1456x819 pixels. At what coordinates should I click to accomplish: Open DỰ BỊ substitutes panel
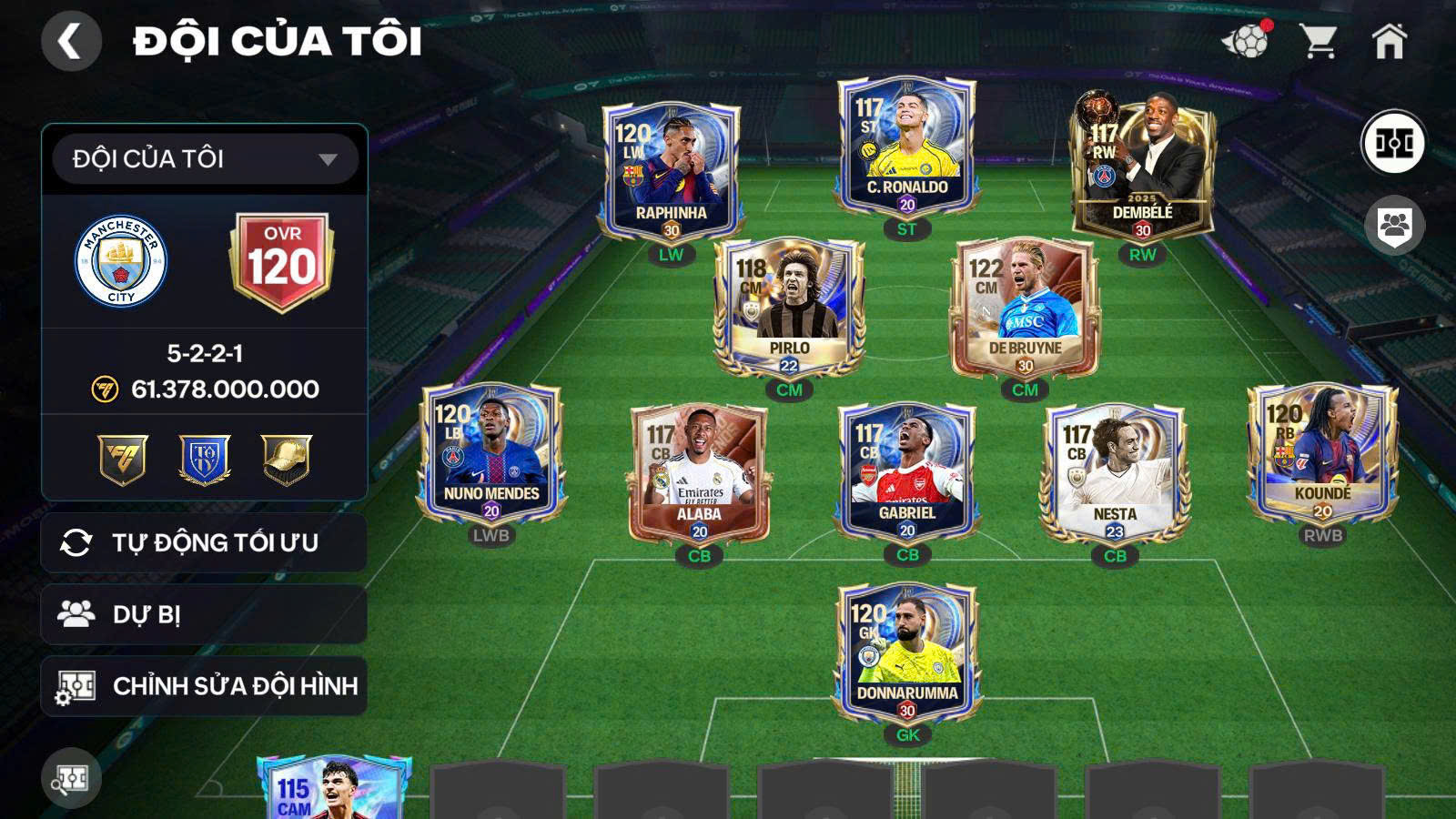(202, 613)
